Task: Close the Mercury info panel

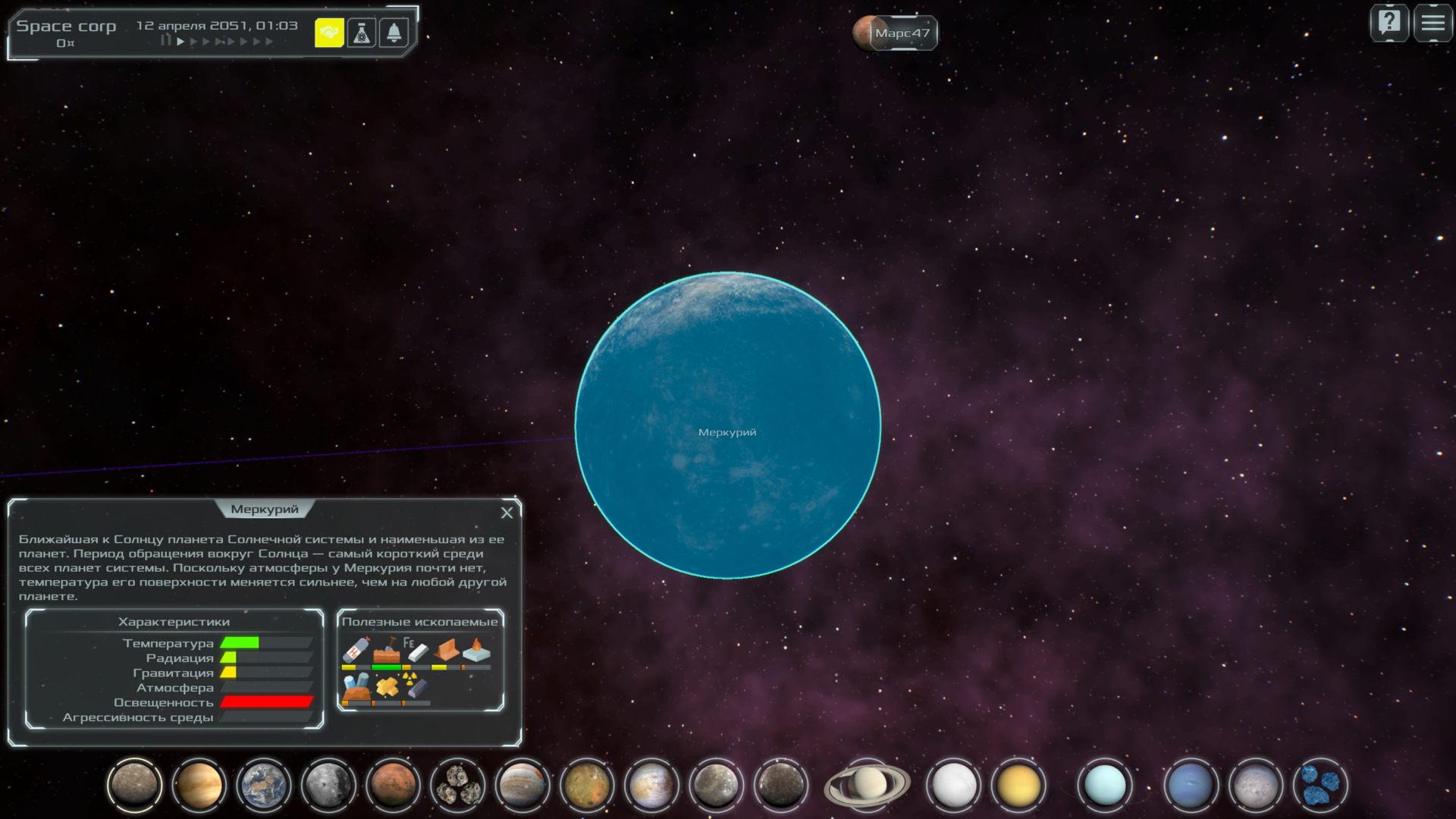Action: point(507,513)
